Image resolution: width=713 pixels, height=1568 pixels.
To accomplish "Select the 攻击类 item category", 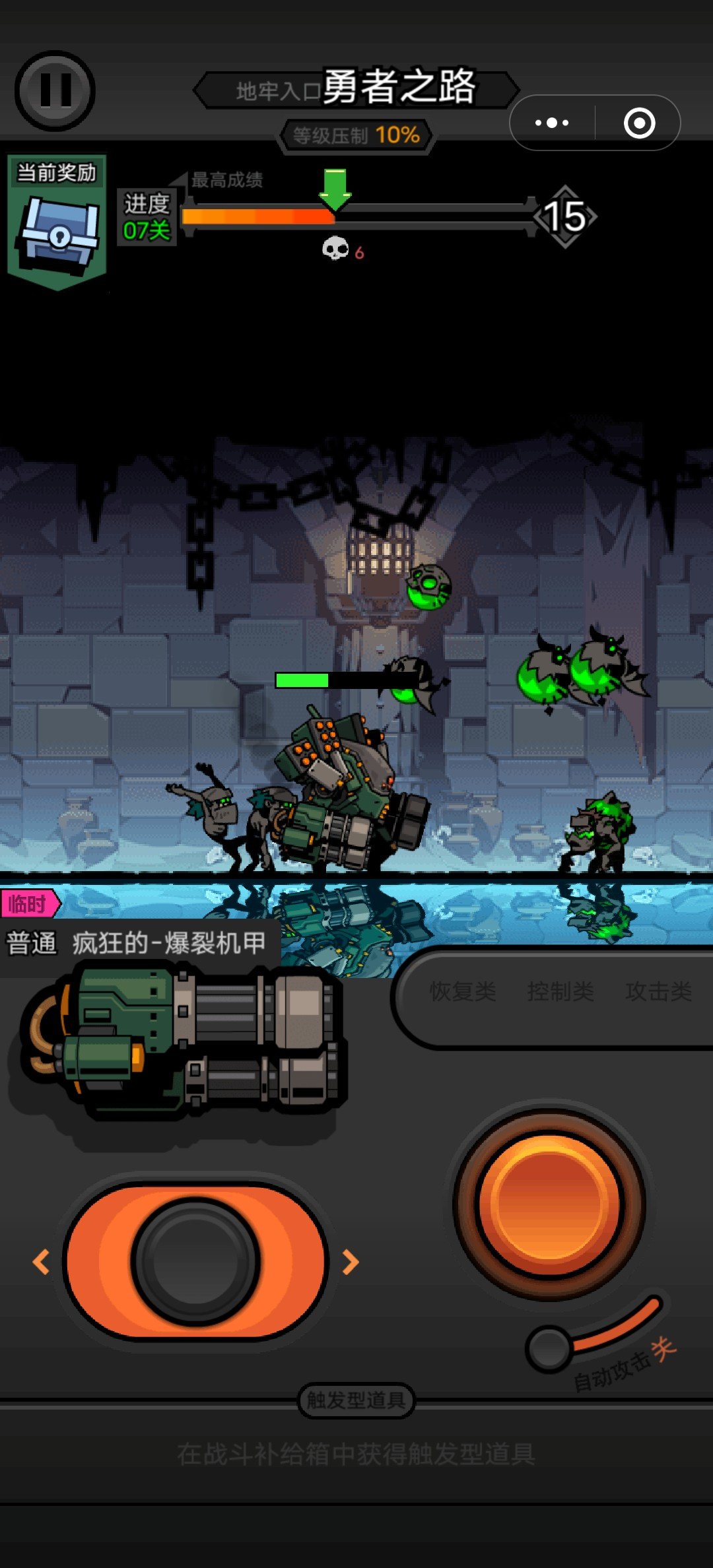I will pos(658,991).
